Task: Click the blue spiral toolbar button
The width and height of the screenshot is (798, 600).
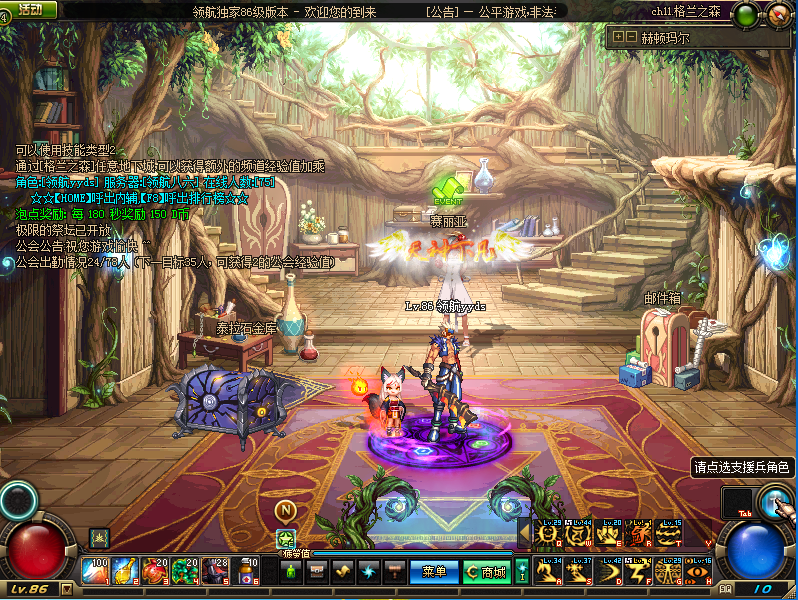Action: (x=369, y=572)
